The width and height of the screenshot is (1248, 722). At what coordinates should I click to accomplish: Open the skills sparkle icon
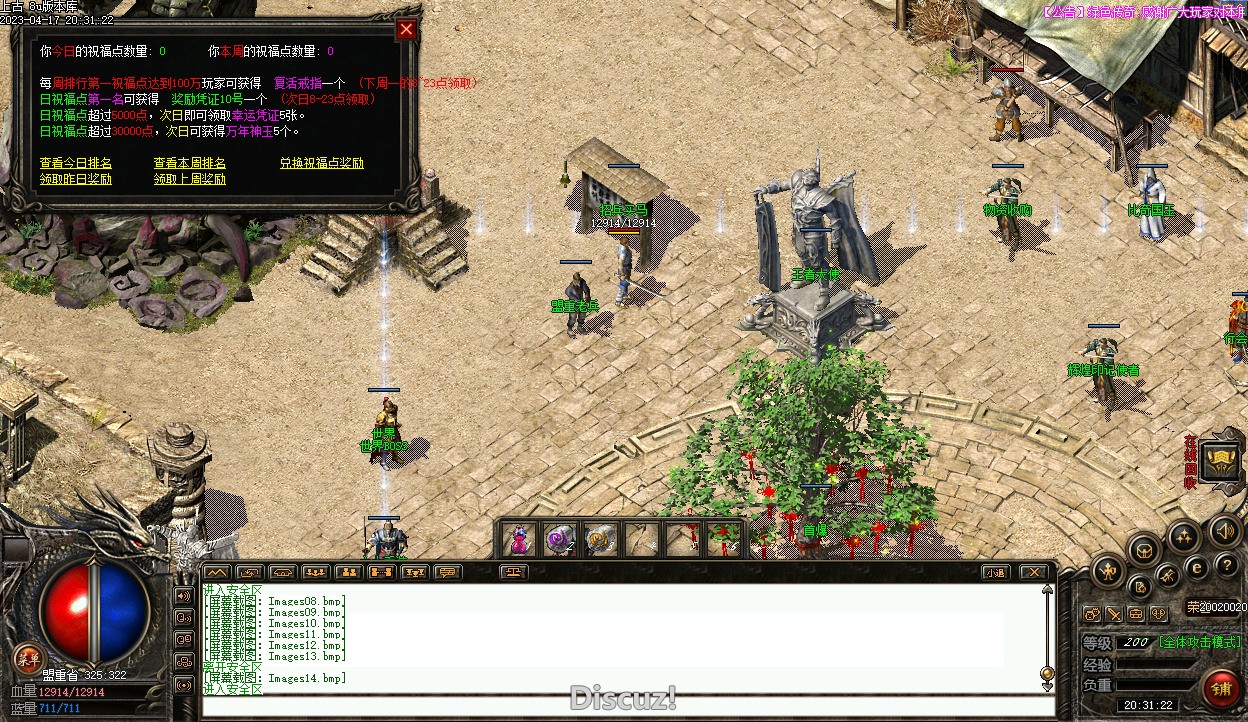click(1184, 537)
